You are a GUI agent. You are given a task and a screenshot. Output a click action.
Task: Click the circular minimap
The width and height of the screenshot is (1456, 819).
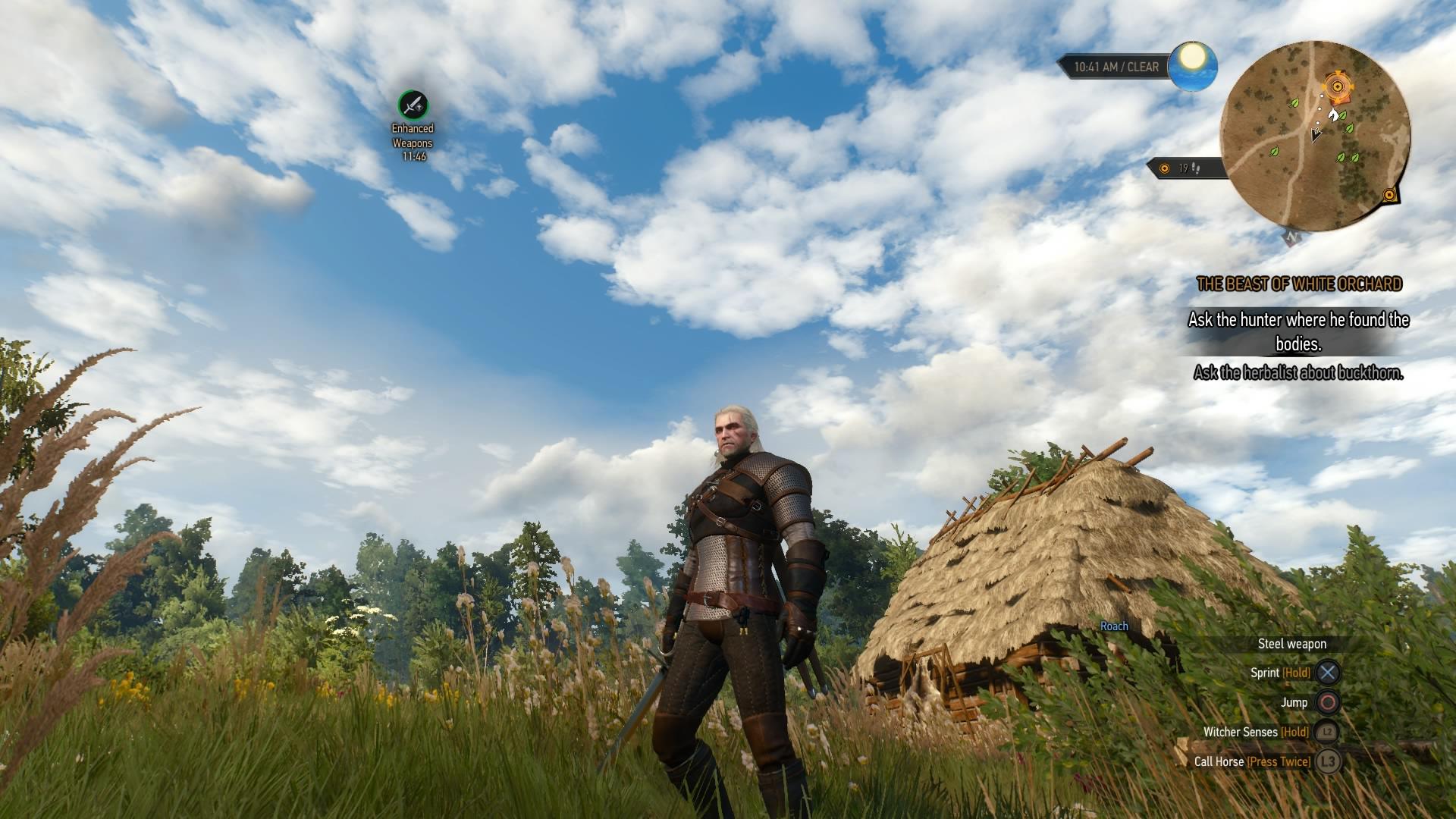coord(1315,136)
